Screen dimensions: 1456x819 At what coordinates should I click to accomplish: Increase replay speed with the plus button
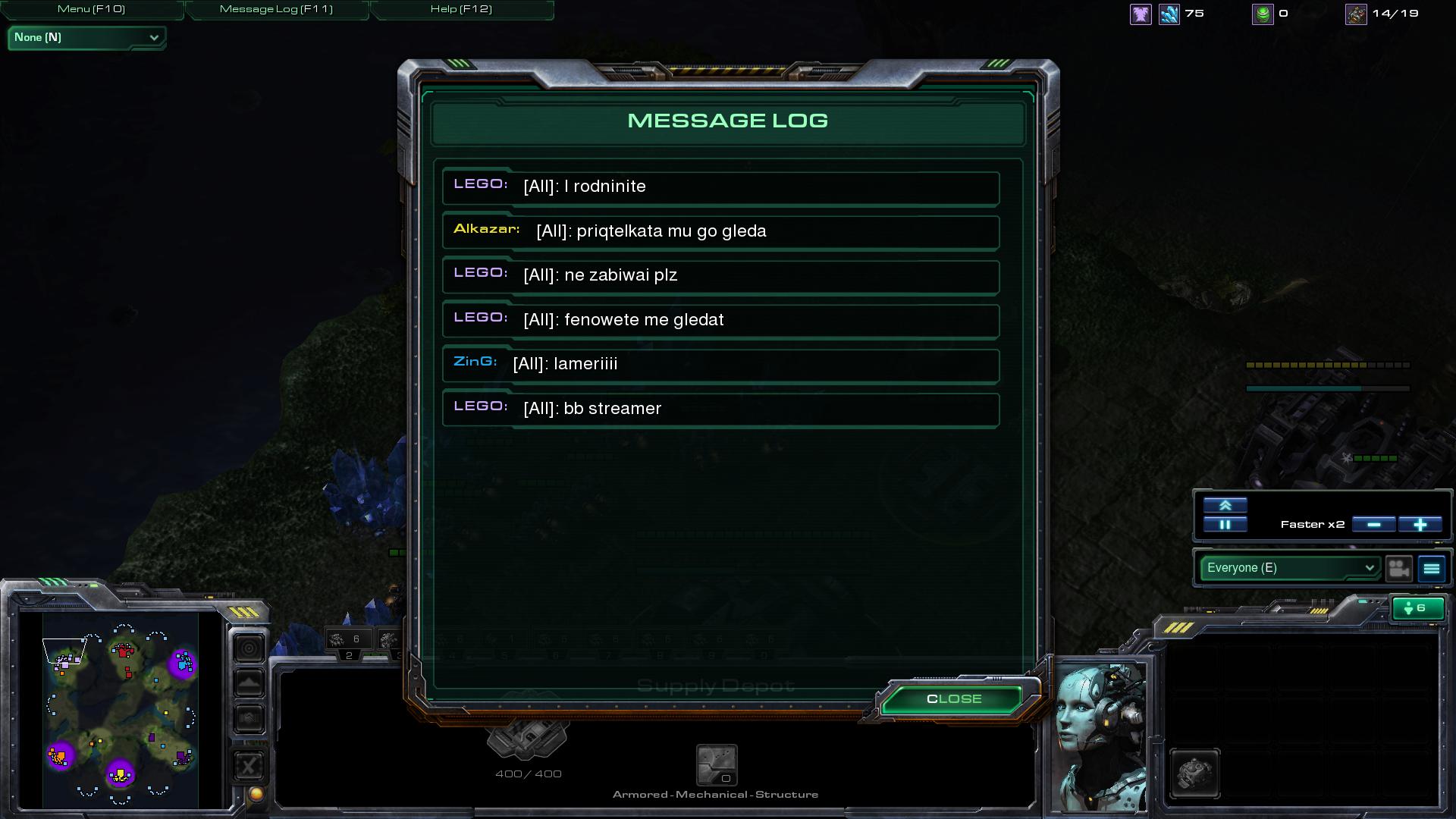point(1420,525)
